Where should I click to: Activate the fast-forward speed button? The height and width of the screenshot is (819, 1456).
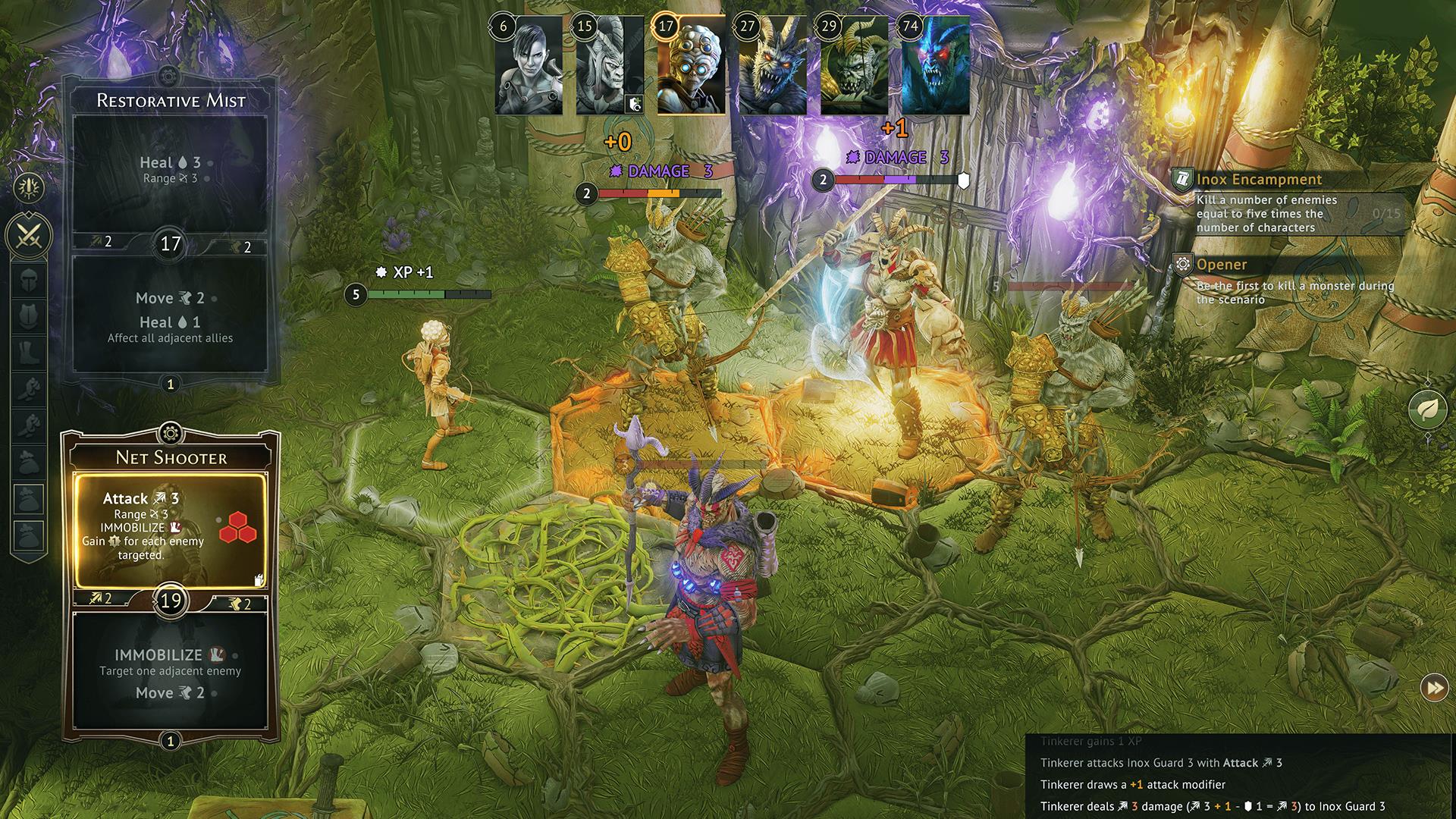point(1434,688)
